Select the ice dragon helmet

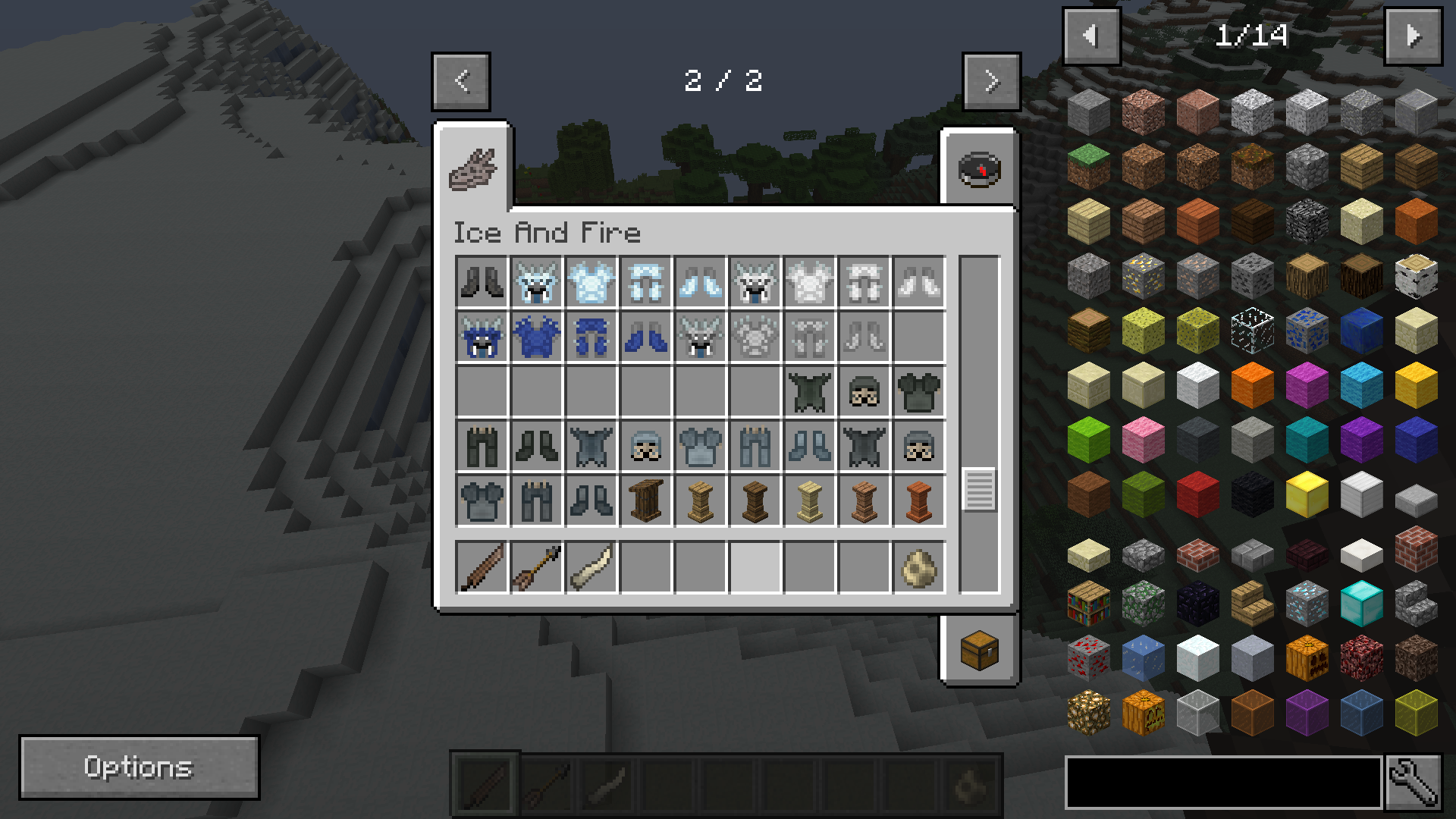537,282
